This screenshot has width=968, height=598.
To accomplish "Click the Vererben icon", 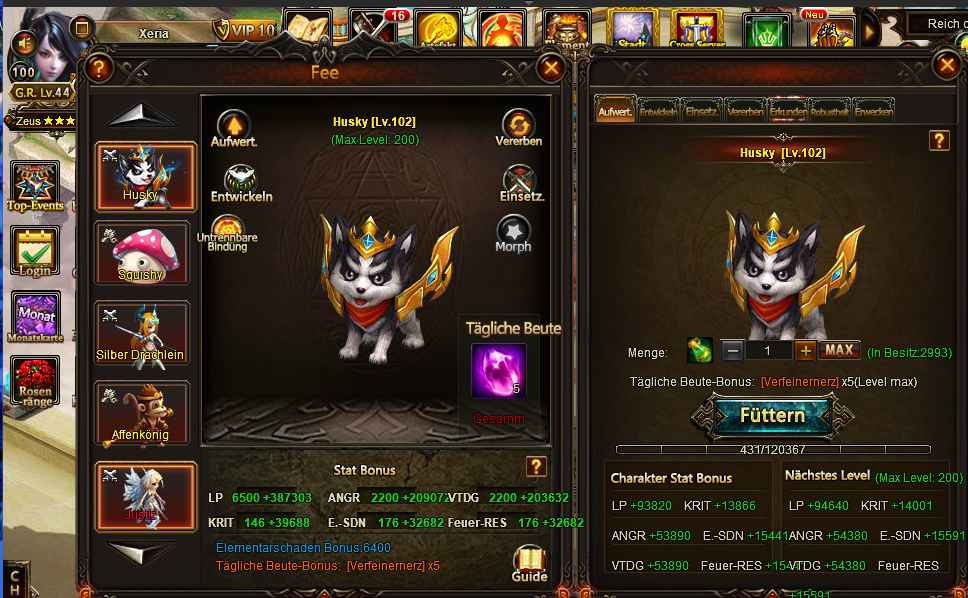I will (518, 126).
